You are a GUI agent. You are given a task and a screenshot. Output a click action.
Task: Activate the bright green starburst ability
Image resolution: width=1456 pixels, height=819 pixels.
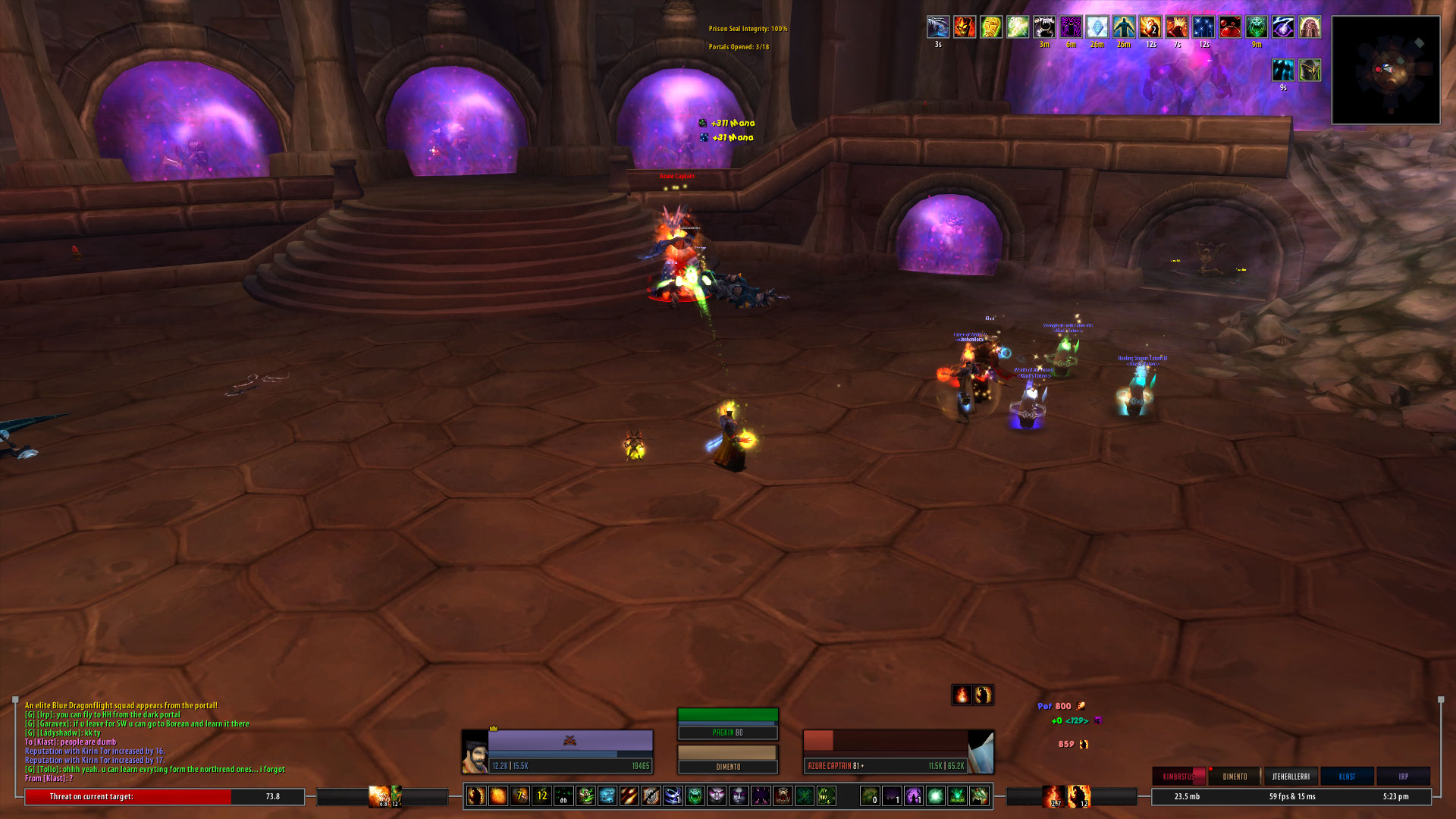click(x=936, y=795)
